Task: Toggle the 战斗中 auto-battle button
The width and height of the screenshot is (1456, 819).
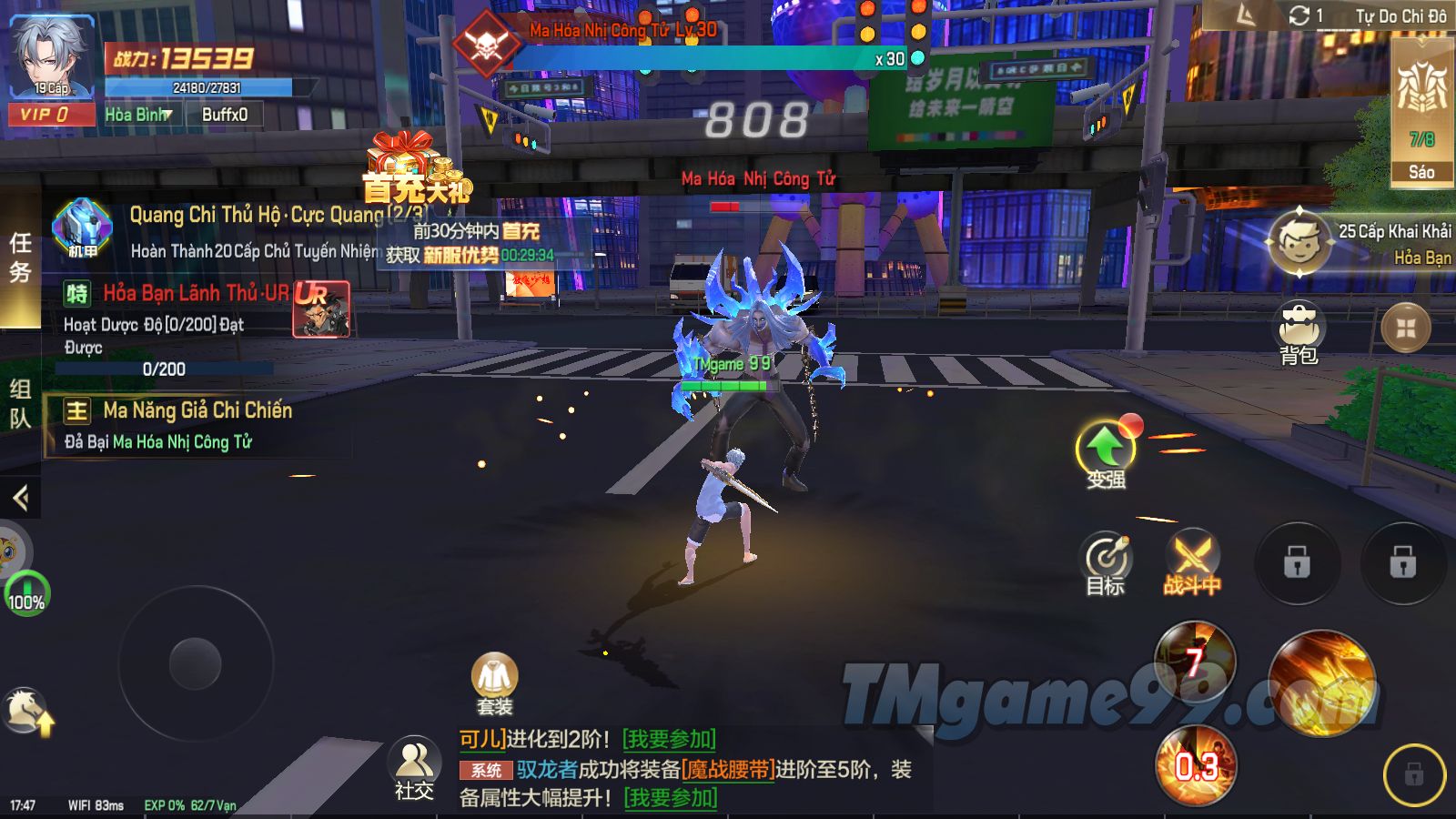Action: point(1192,561)
